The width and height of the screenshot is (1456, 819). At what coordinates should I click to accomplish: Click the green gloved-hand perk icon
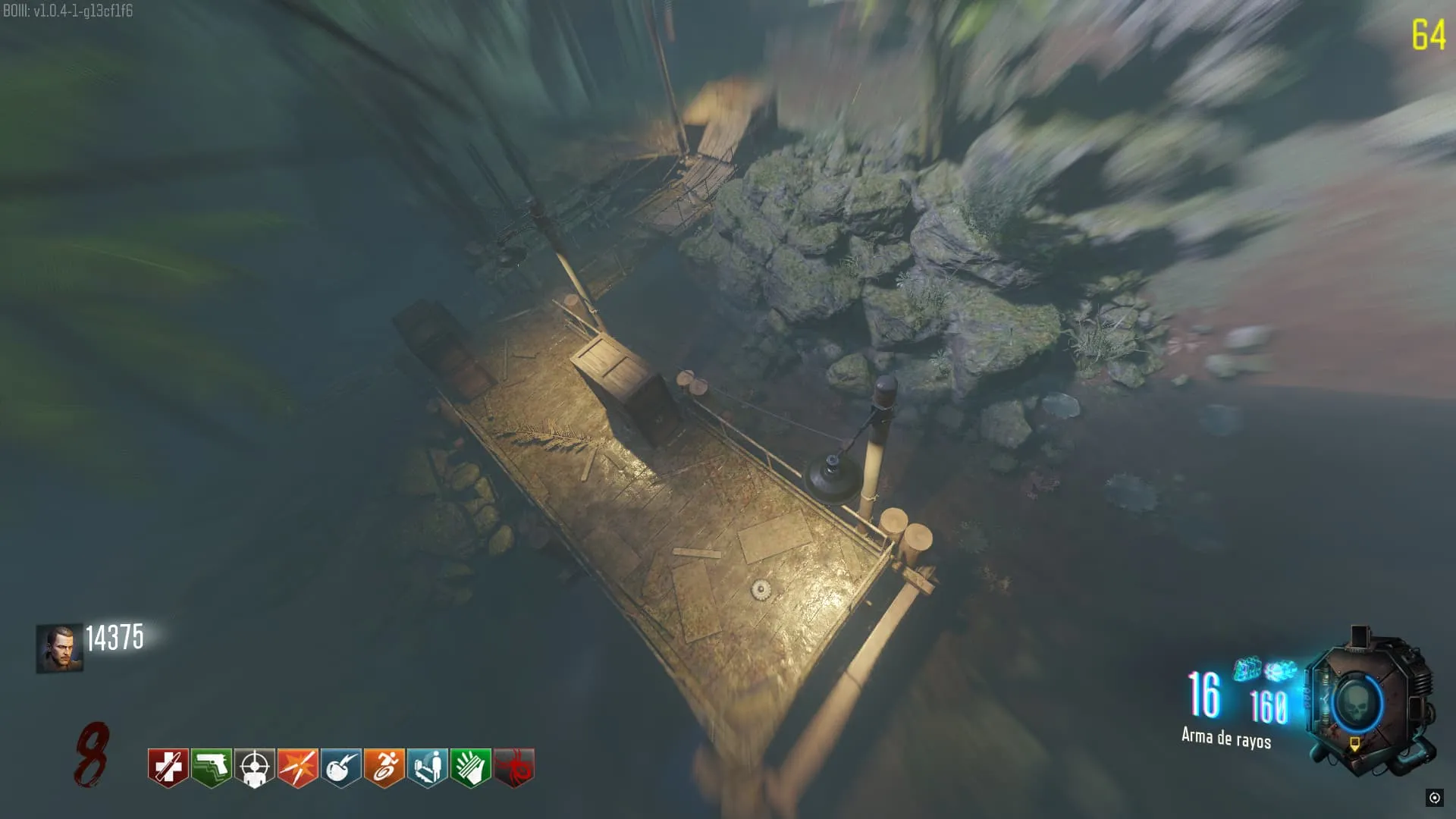[470, 767]
